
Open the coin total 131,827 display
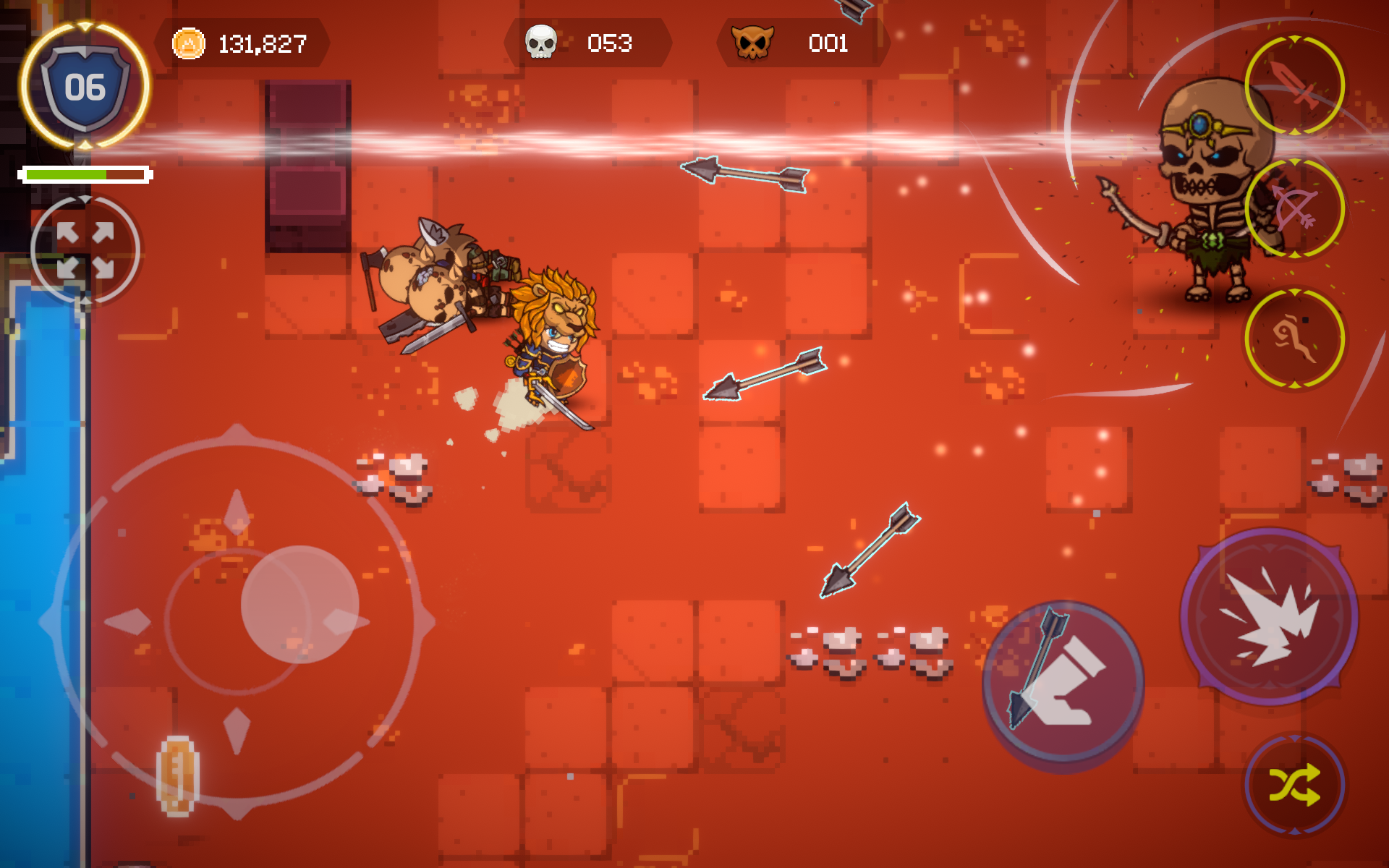tap(262, 43)
